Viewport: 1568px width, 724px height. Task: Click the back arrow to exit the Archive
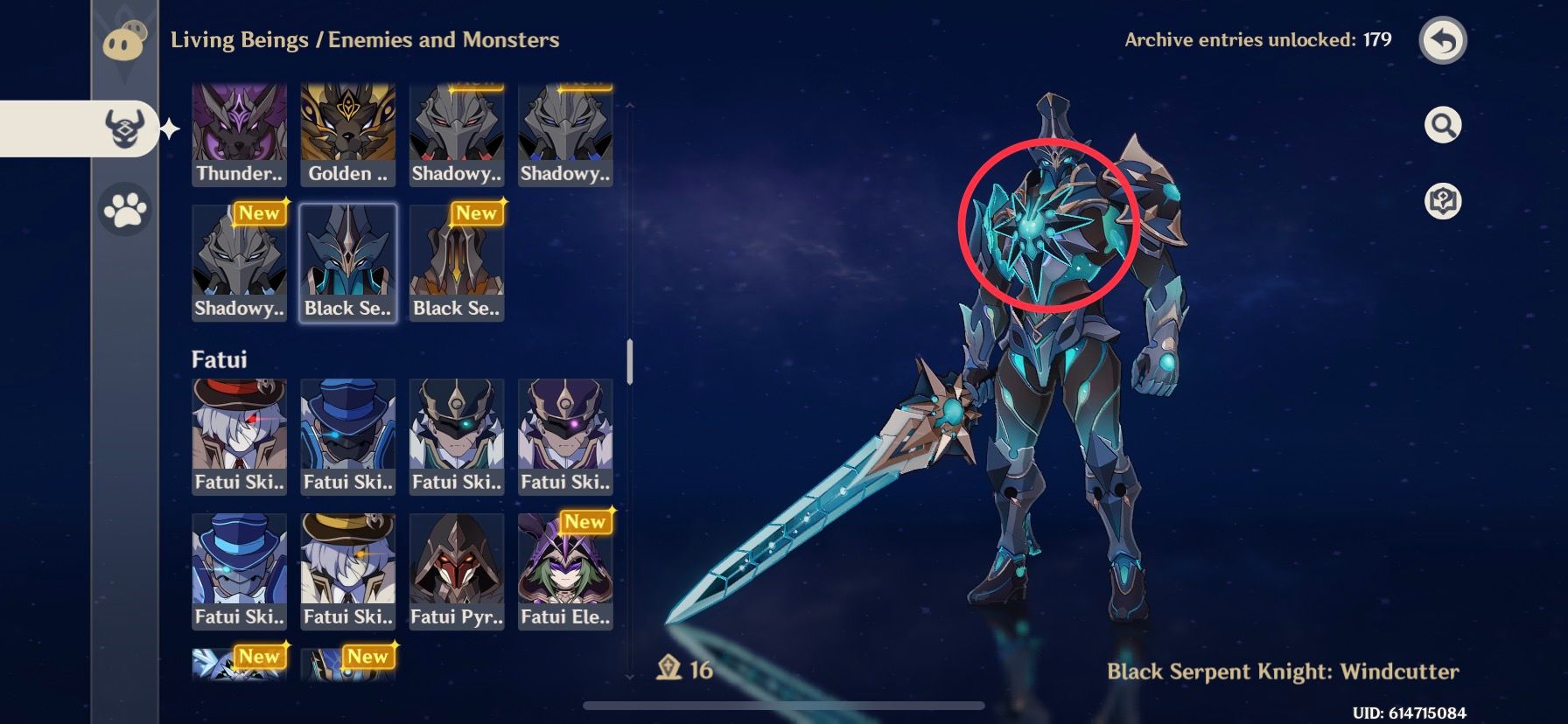pos(1445,42)
